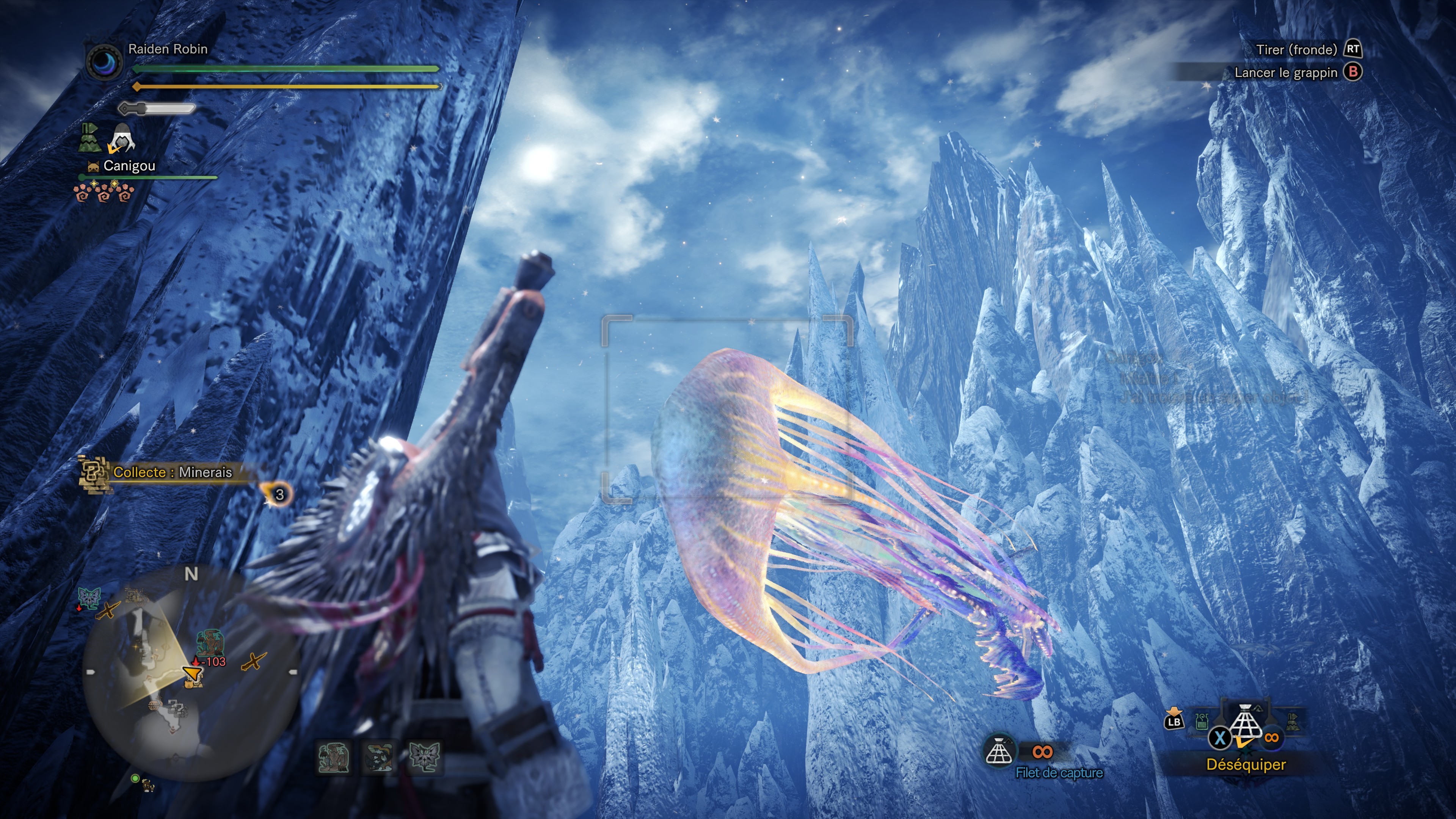Expand the left minimap arrow chevron

(x=90, y=673)
